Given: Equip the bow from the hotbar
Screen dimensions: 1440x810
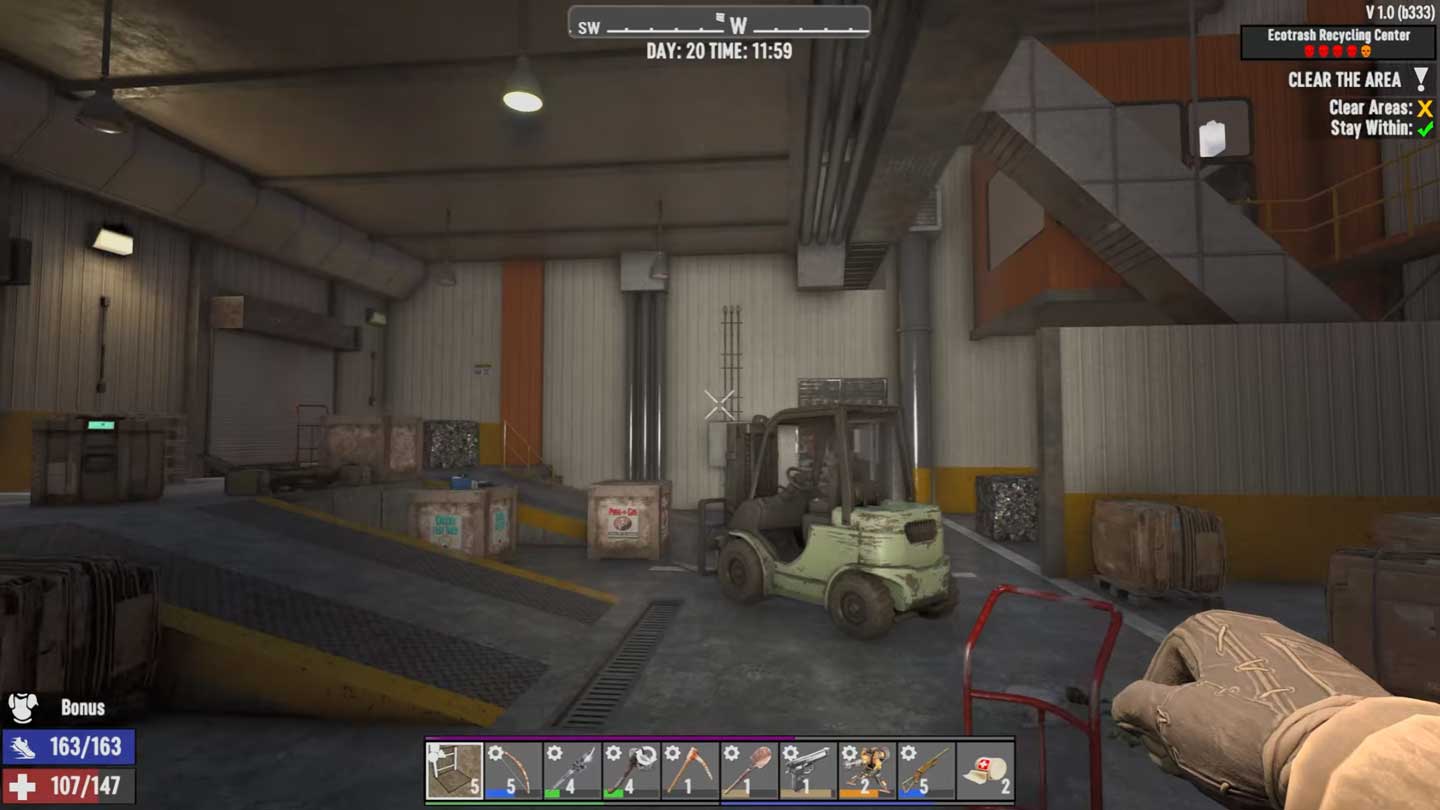Looking at the screenshot, I should [x=514, y=770].
